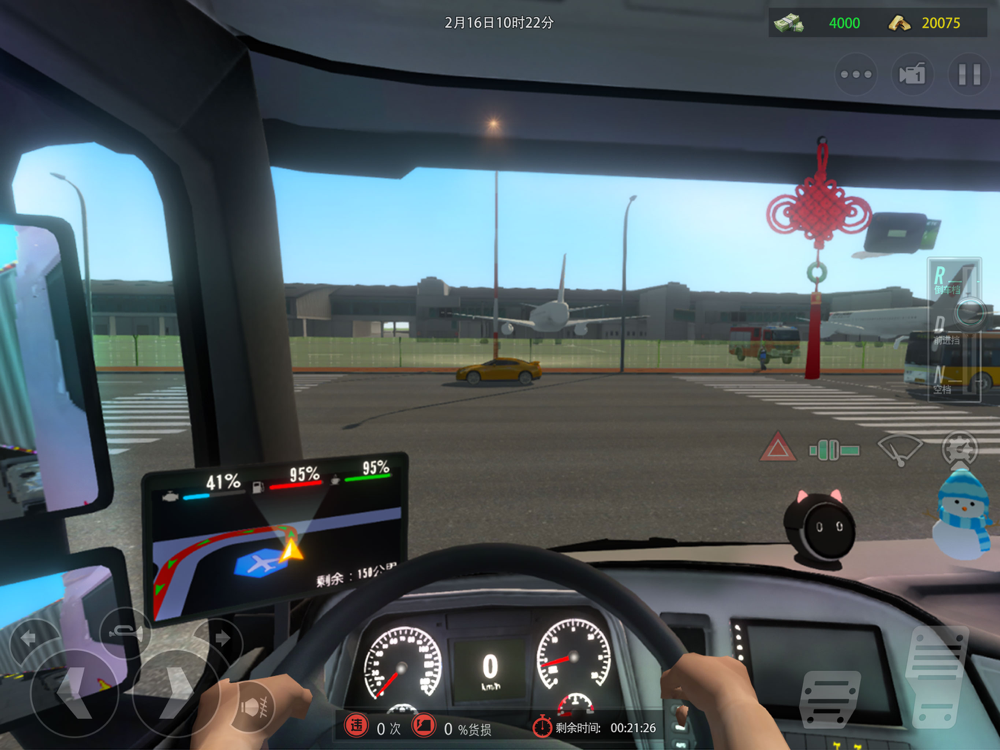The height and width of the screenshot is (750, 1000).
Task: Steer left with the large left chevron
Action: (73, 690)
